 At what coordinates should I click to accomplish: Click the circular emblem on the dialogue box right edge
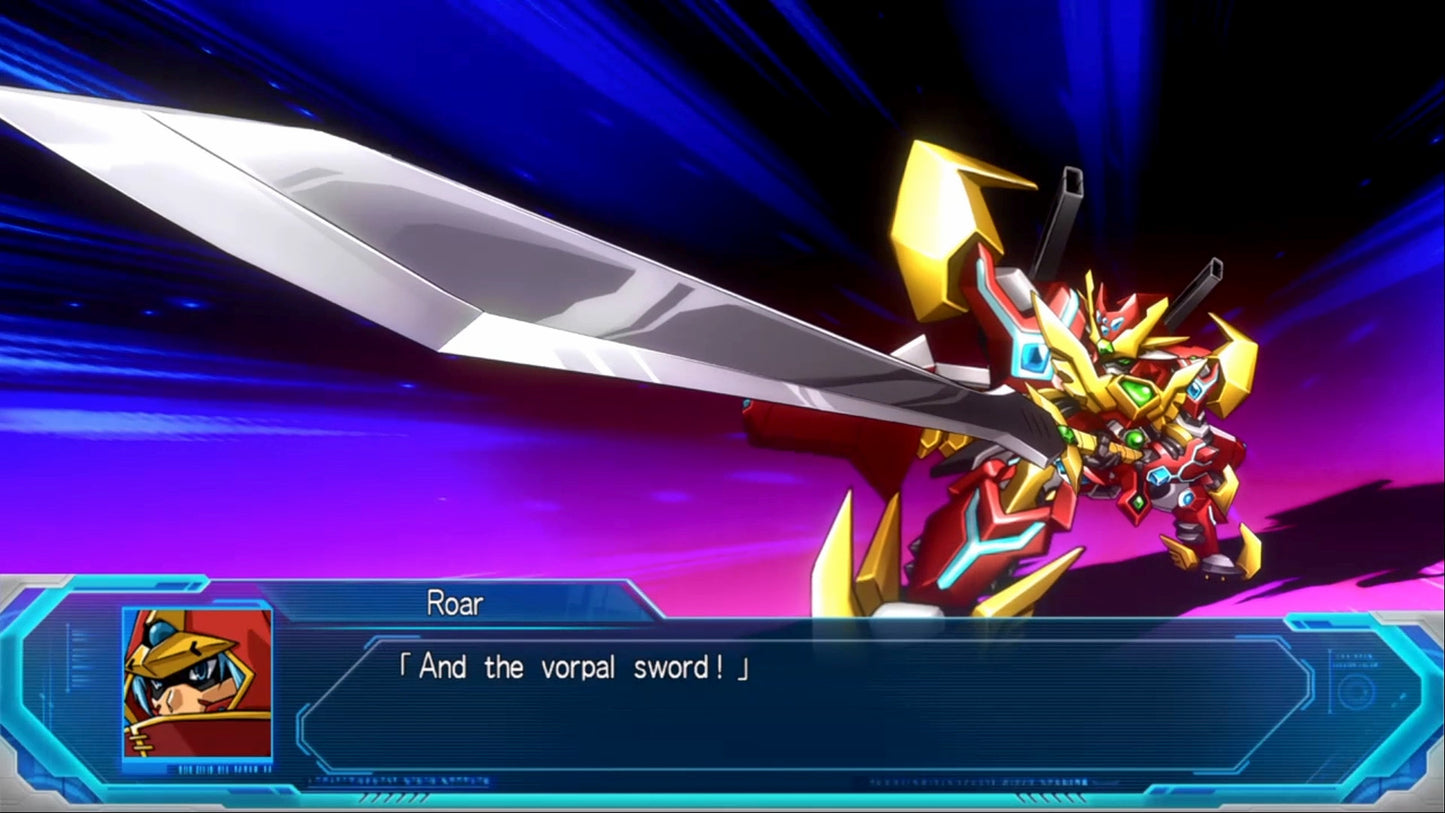pyautogui.click(x=1353, y=690)
